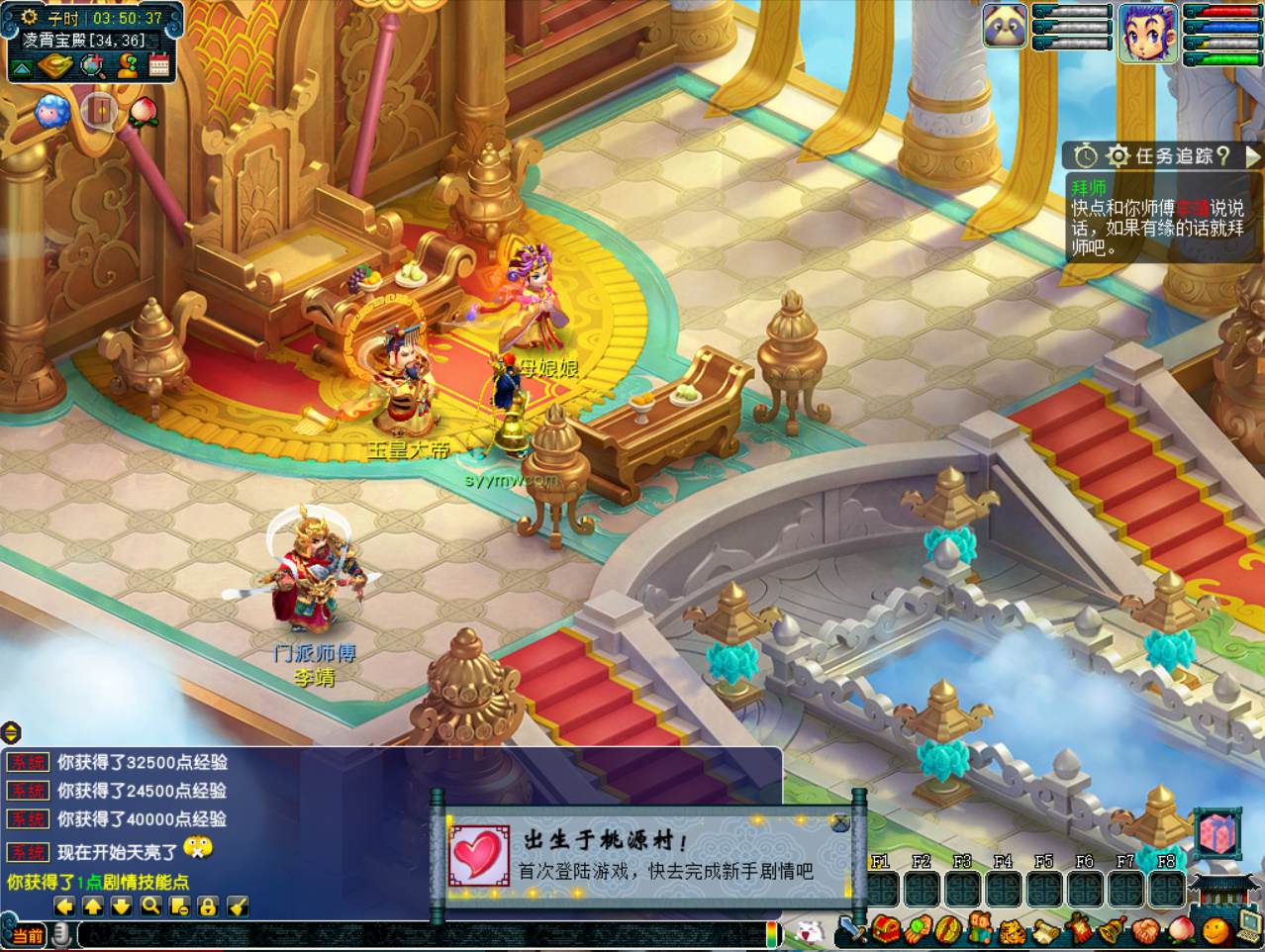Click the peach icon below the location panel
Screen dimensions: 1265x952
[x=143, y=110]
